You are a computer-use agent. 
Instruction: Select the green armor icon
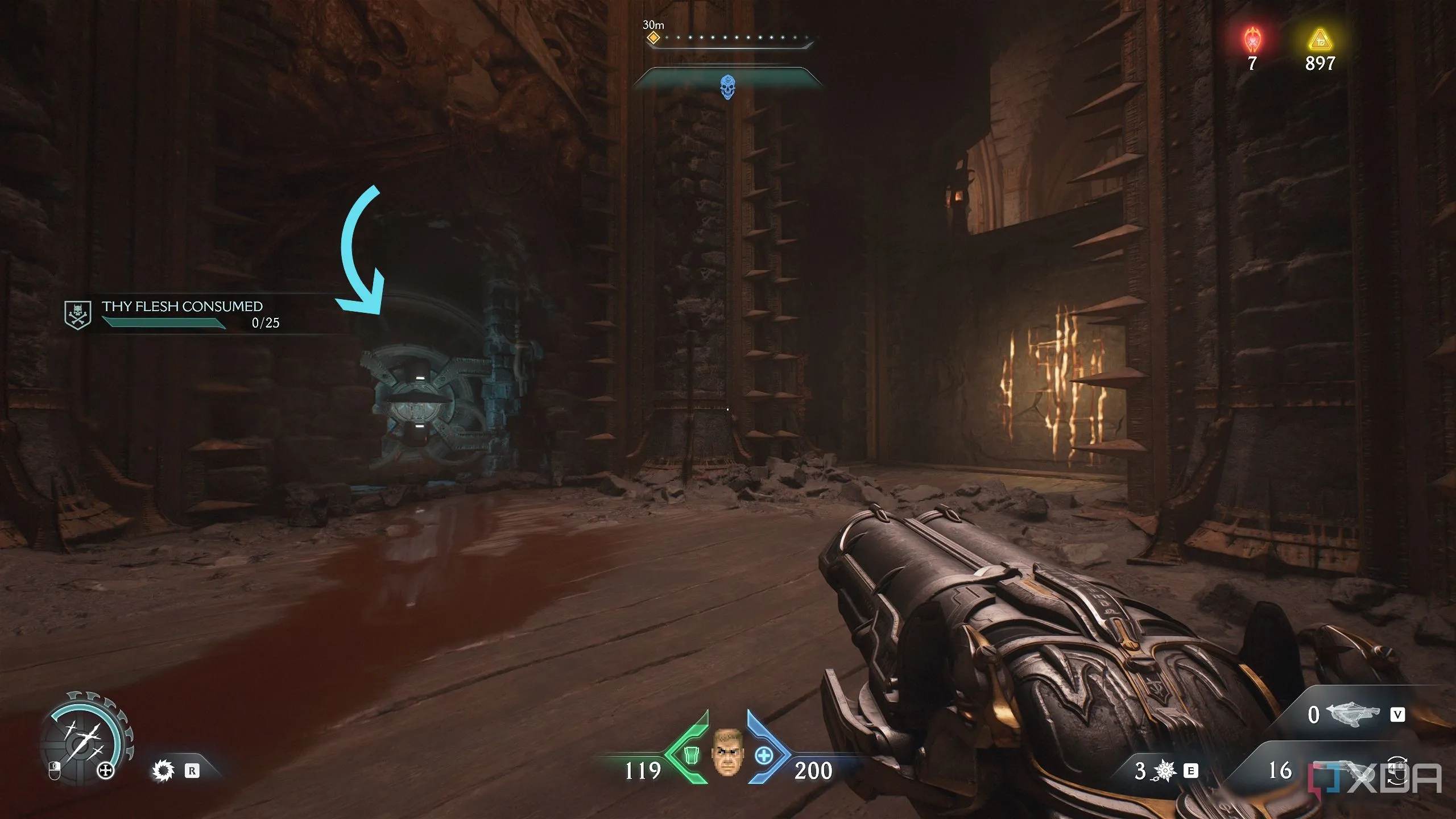(x=690, y=756)
